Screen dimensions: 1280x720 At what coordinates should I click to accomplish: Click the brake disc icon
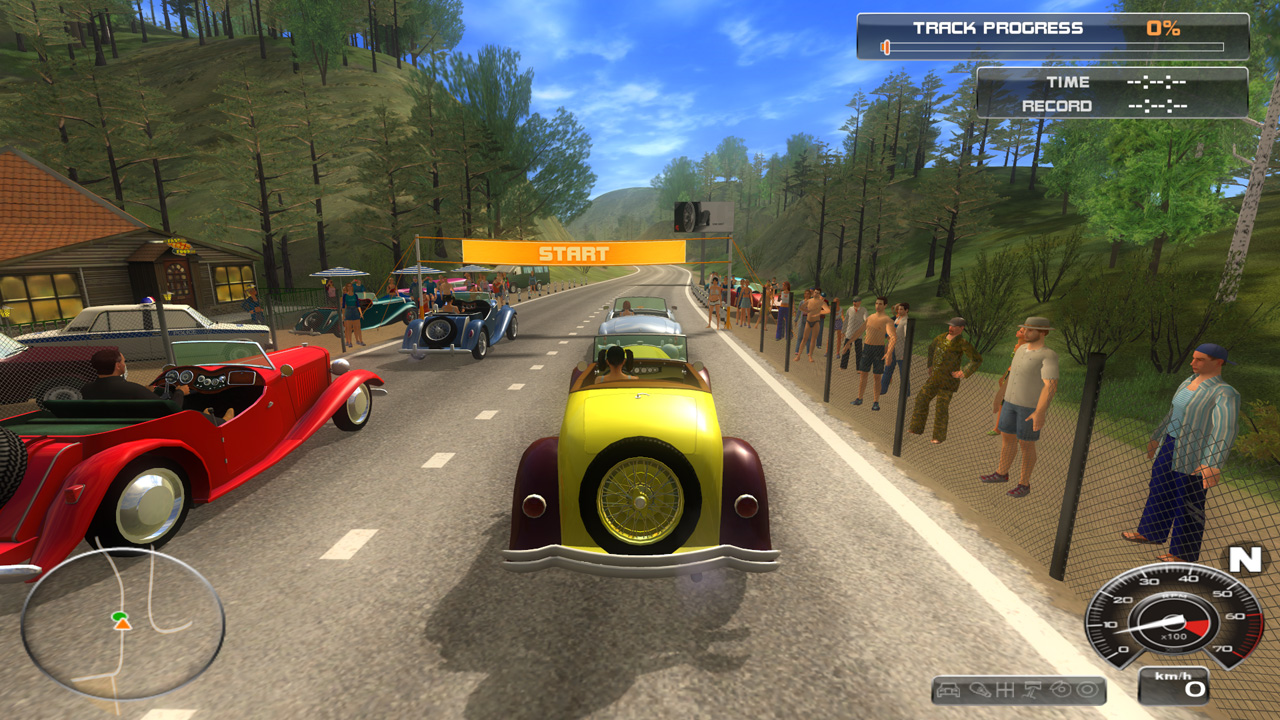point(1061,690)
